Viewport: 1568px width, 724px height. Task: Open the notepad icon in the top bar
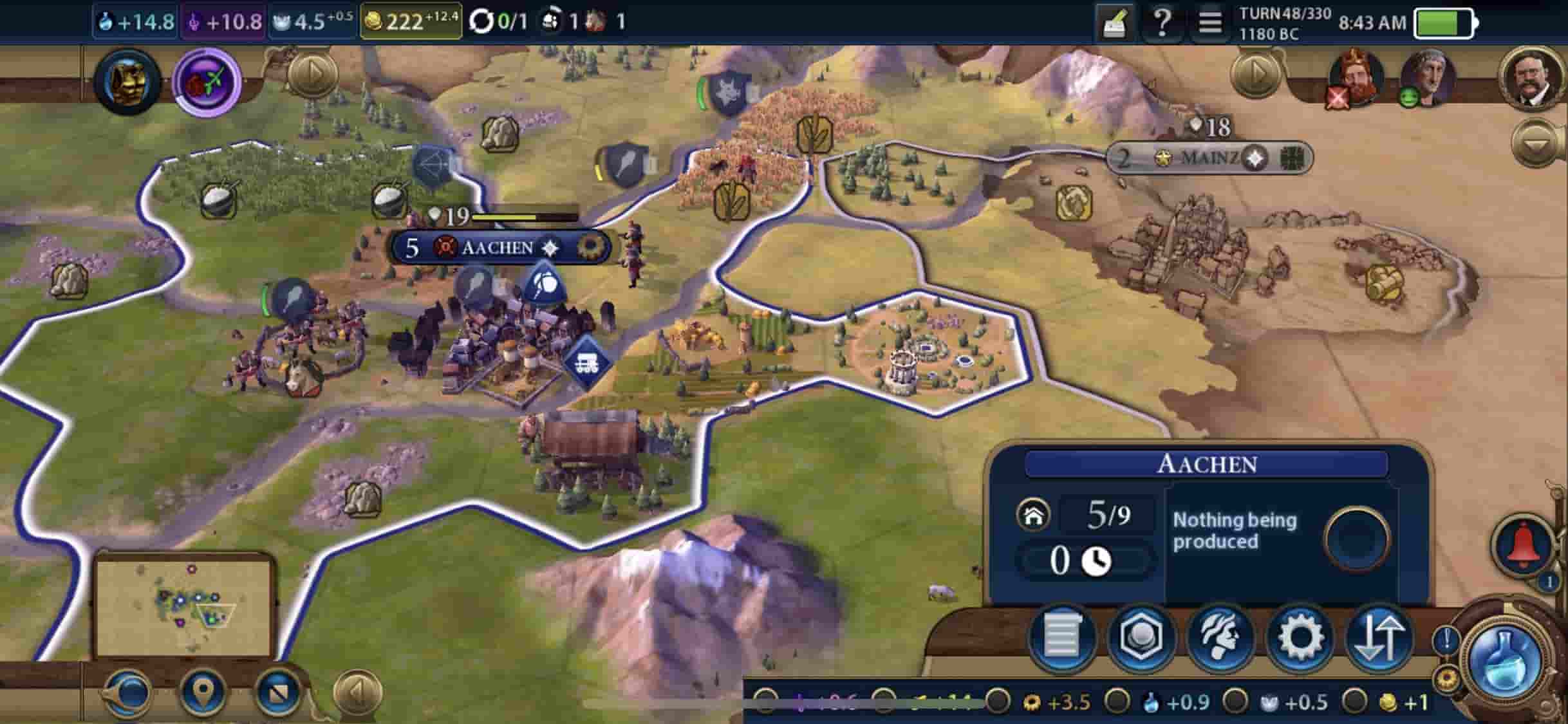click(x=1114, y=24)
